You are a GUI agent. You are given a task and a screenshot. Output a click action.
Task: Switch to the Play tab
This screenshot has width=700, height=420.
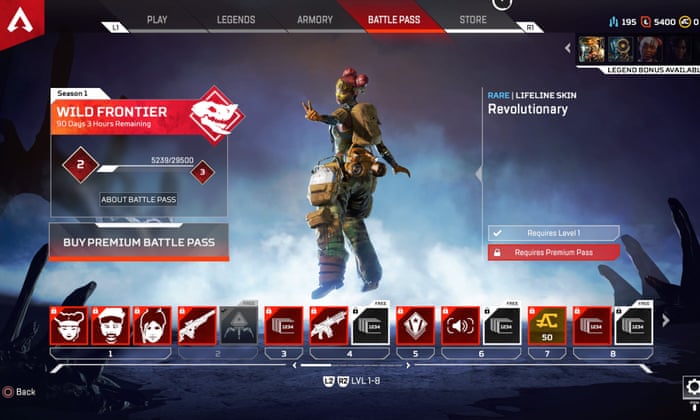click(x=157, y=19)
